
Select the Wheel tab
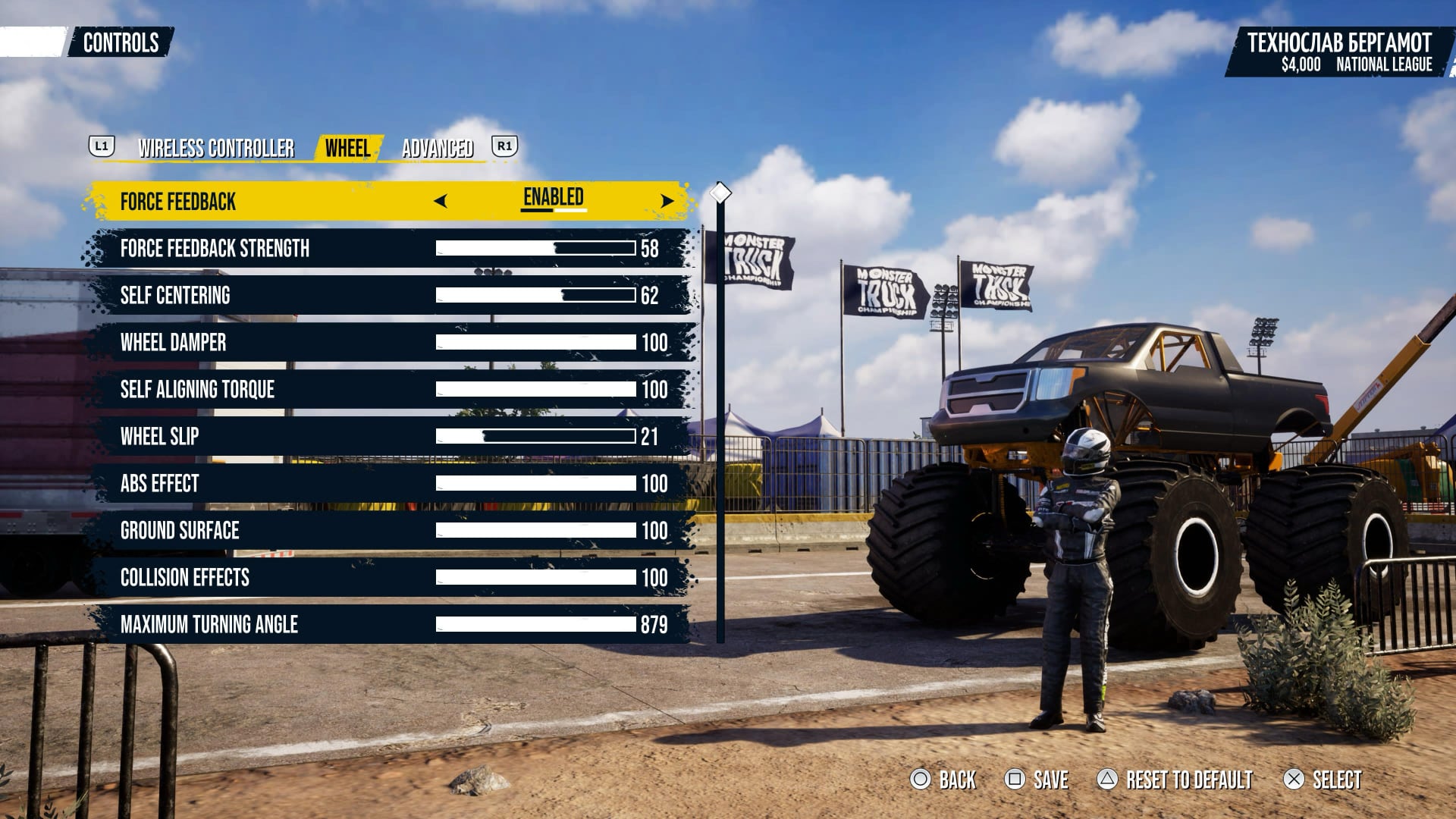point(347,148)
